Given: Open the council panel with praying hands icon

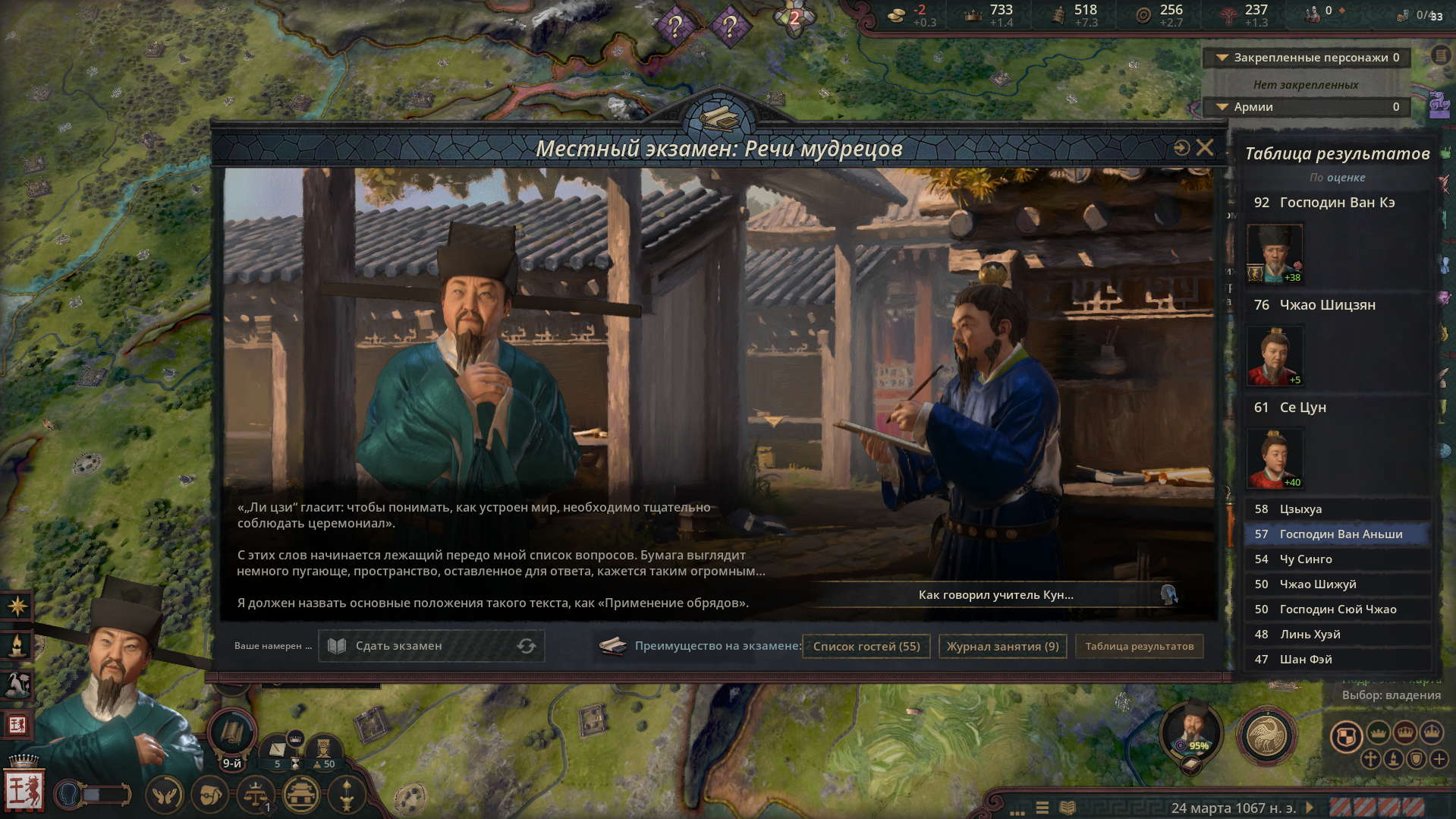Looking at the screenshot, I should coord(164,794).
